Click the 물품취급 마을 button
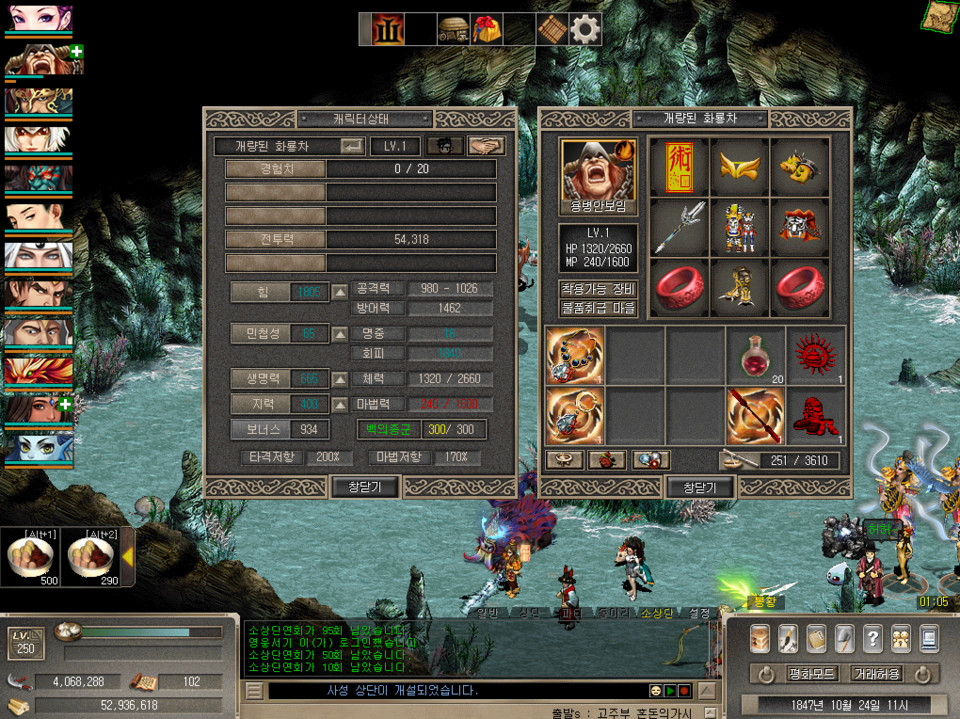Screen dimensions: 960x719 [598, 308]
